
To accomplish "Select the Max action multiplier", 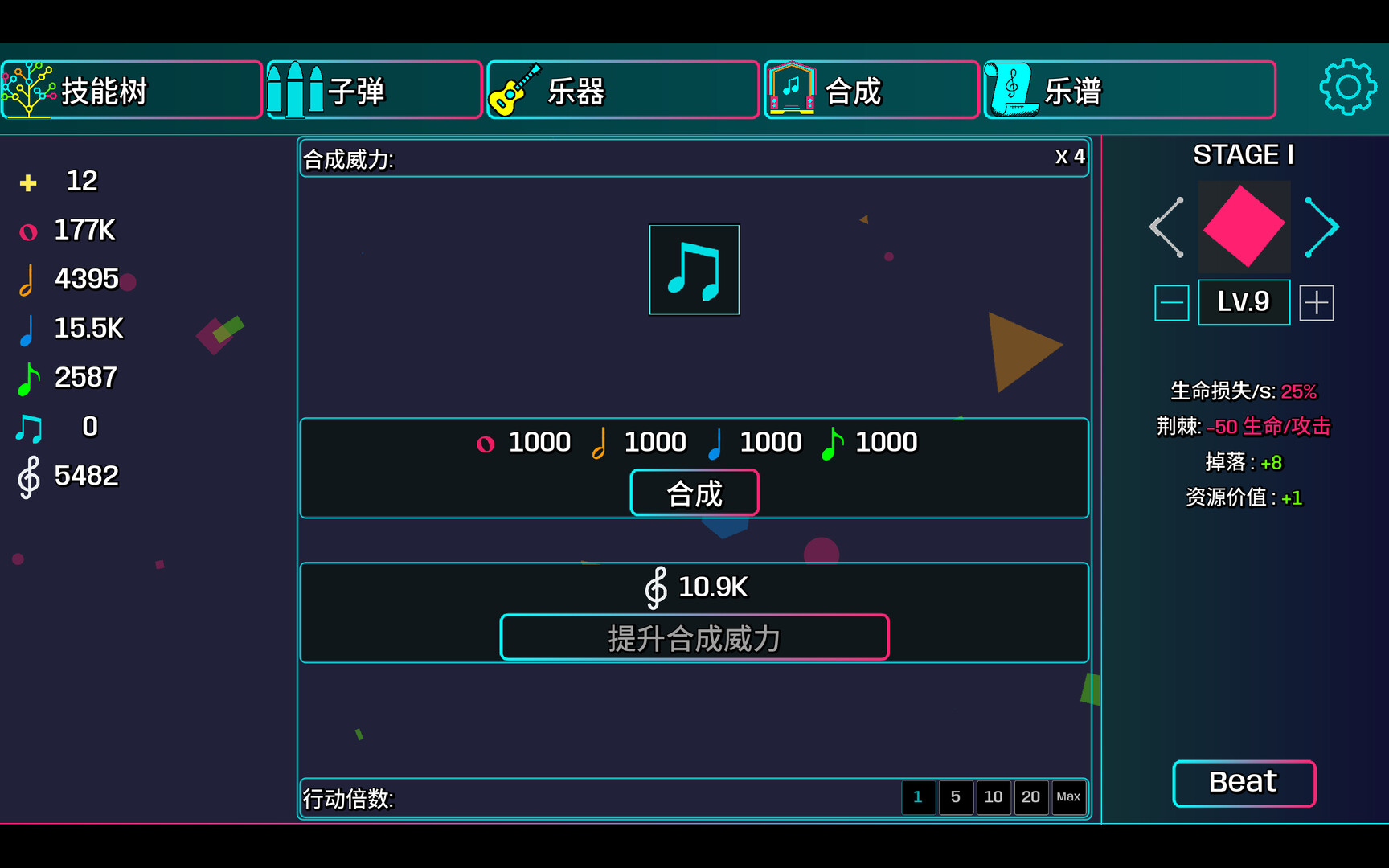I will tap(1069, 797).
